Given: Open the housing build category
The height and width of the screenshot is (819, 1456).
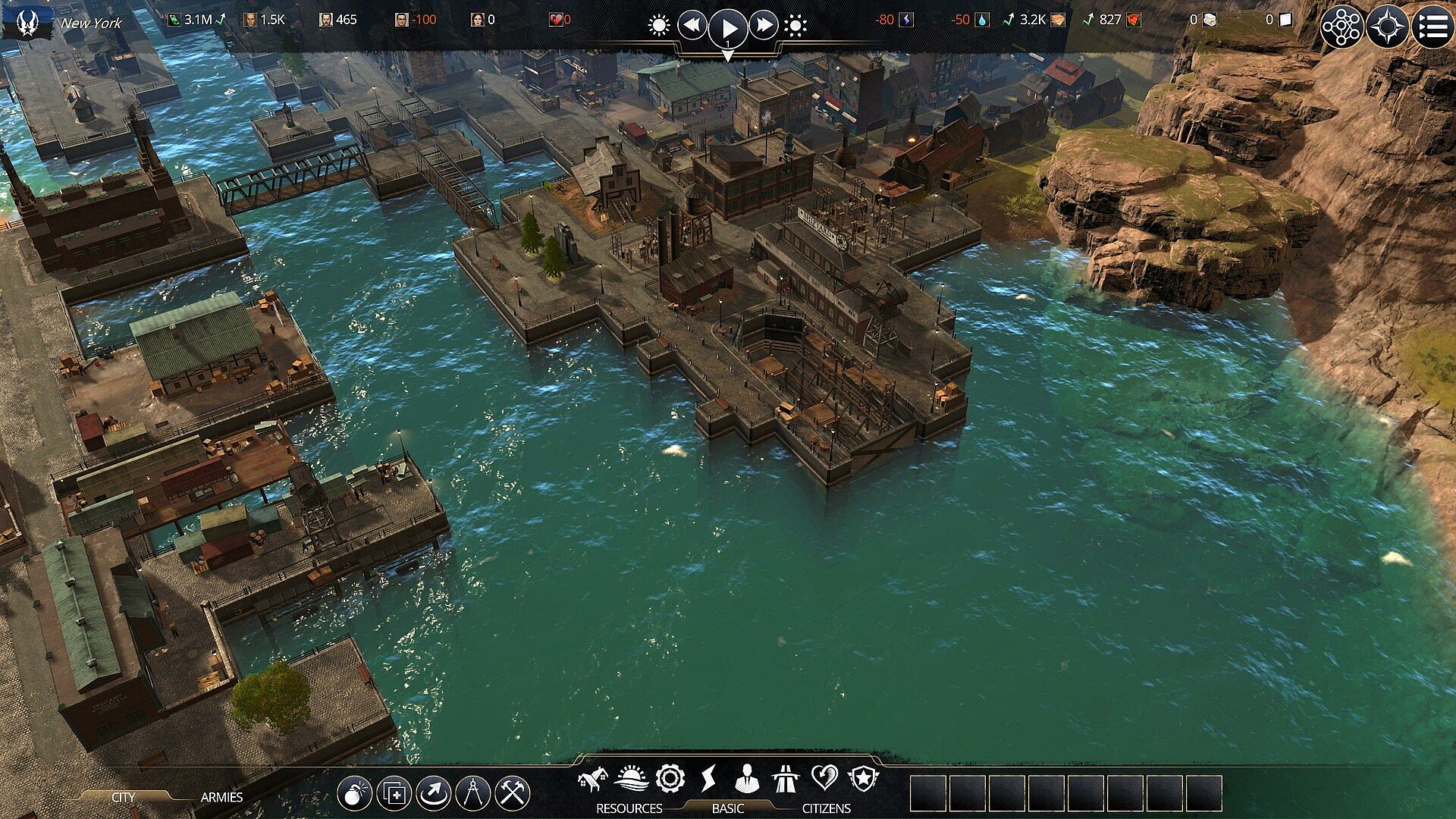Looking at the screenshot, I should (x=593, y=779).
